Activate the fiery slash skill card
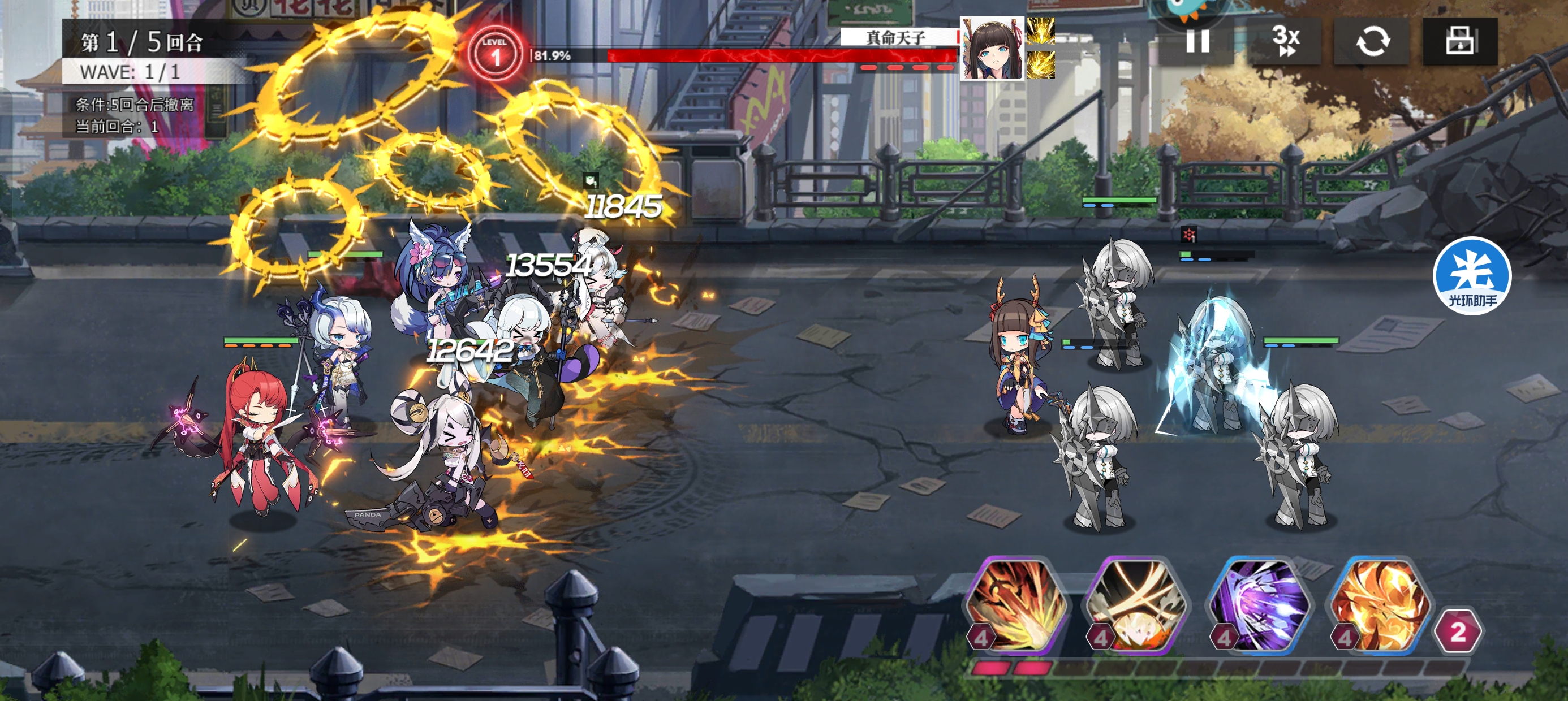Image resolution: width=1568 pixels, height=701 pixels. 1015,605
